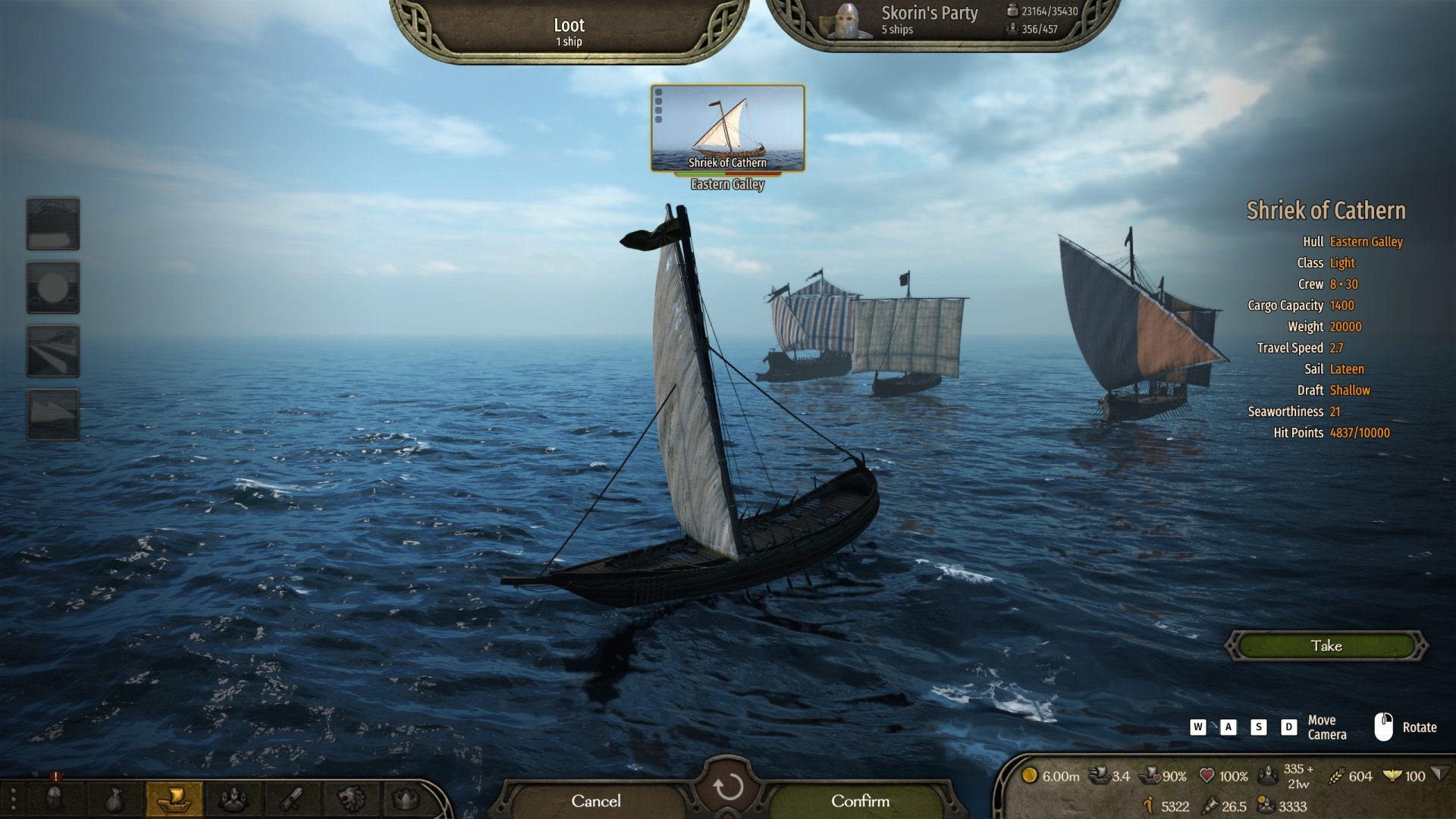Open the party screen with three figures
This screenshot has width=1456, height=819.
tap(234, 799)
